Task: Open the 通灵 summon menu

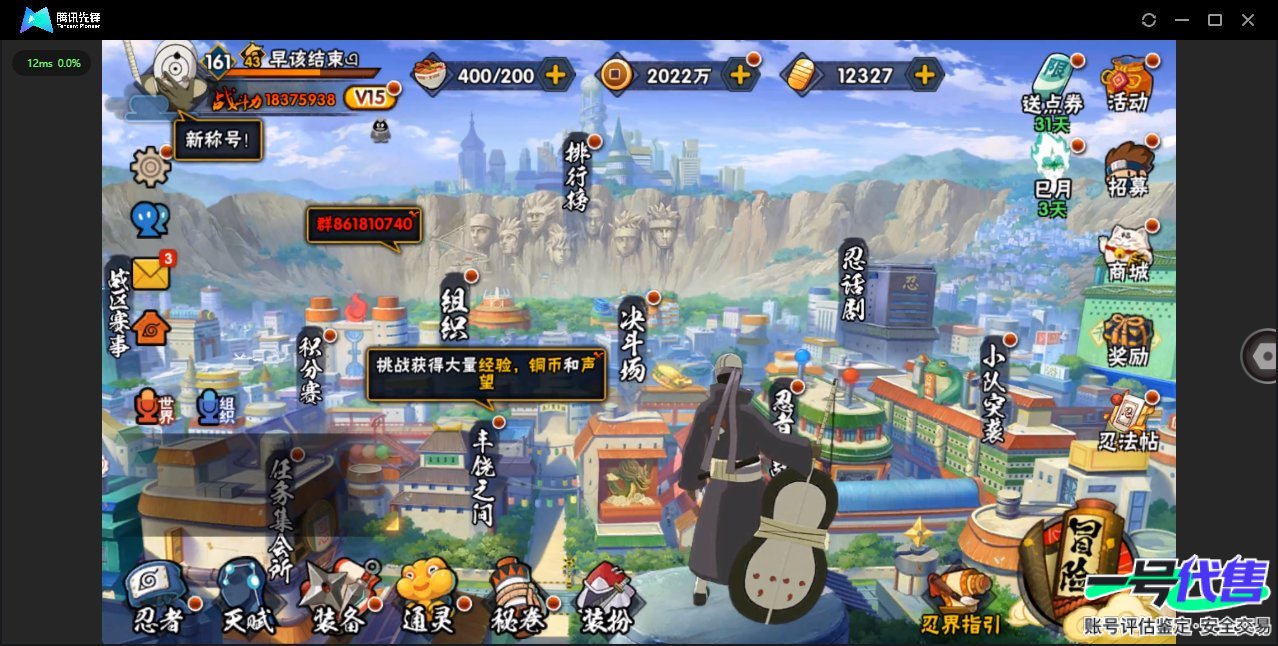Action: [427, 600]
